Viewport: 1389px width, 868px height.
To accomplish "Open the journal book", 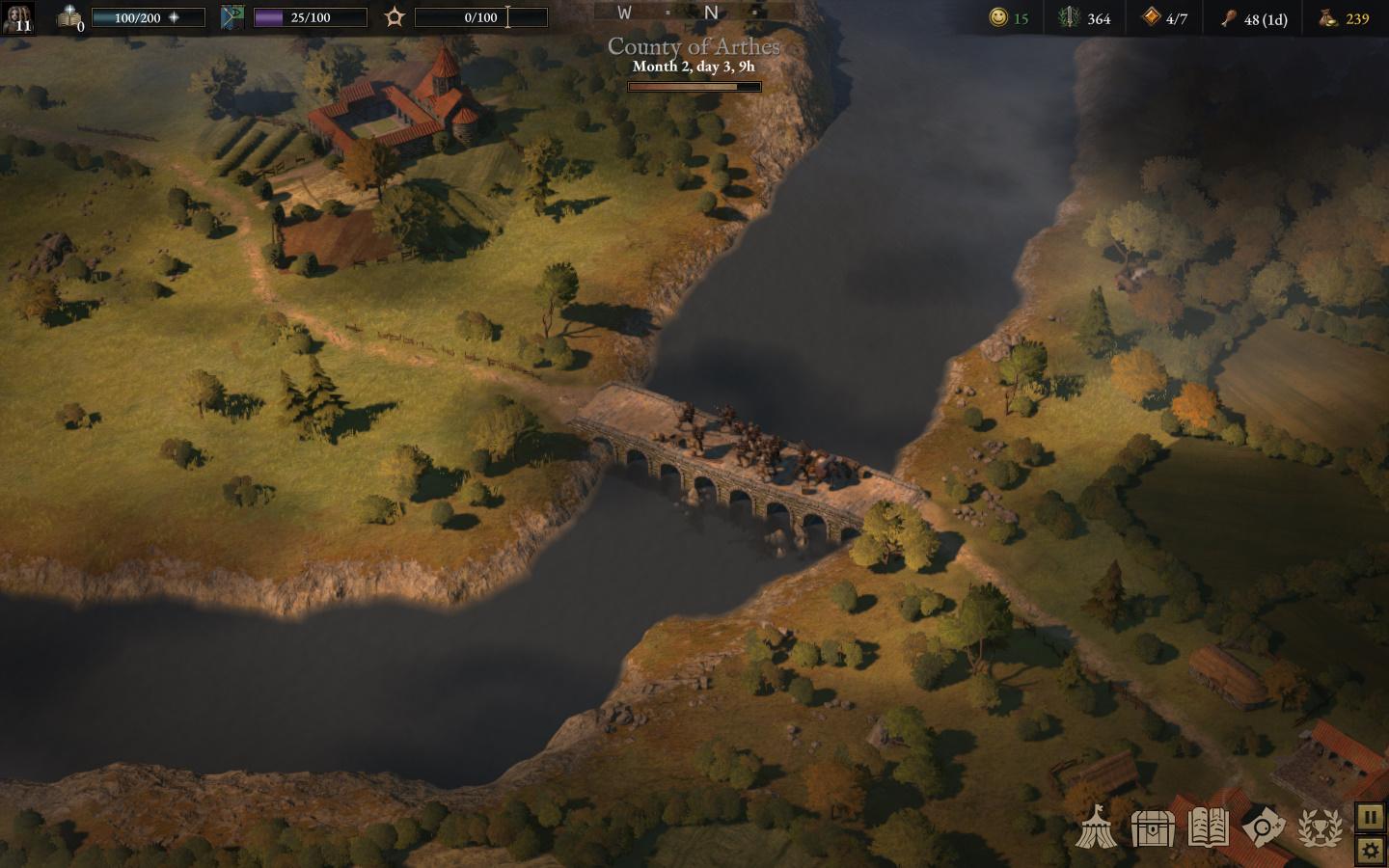I will coord(1208,827).
